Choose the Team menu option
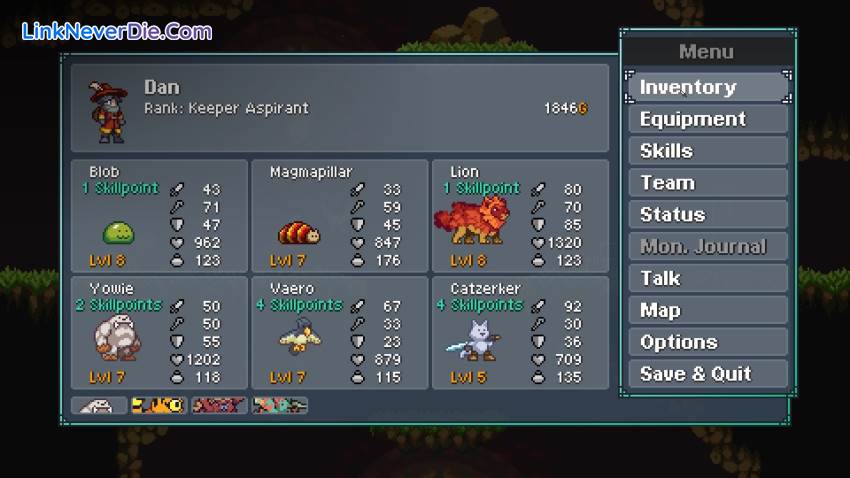The image size is (850, 478). [708, 183]
